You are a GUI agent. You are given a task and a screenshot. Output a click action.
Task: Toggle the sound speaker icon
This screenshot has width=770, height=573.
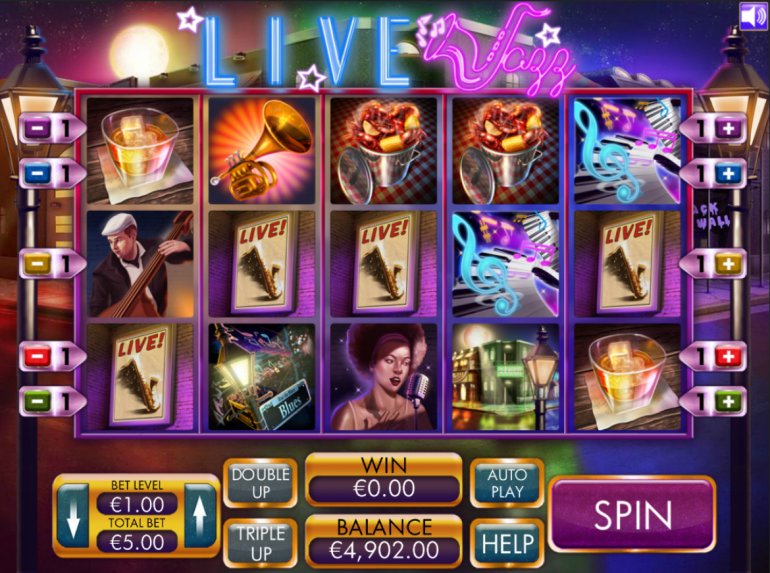pos(753,16)
